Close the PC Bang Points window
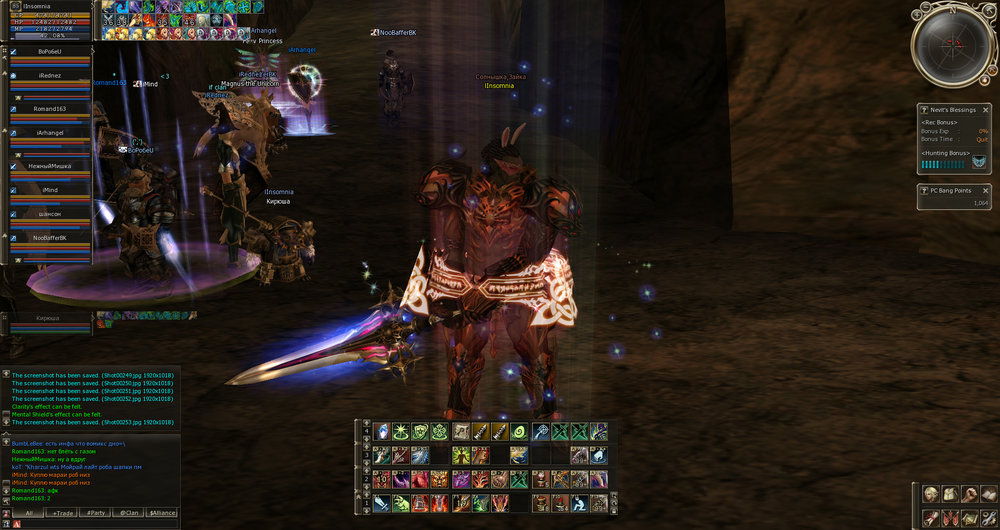This screenshot has width=1000, height=530. [x=985, y=190]
